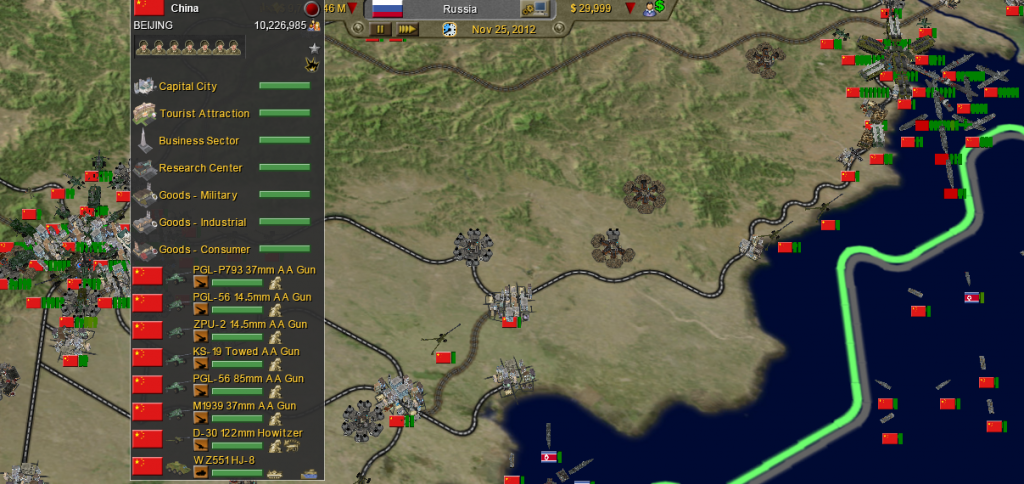Select the D-30 122mm Howitzer unit
This screenshot has width=1024, height=484.
point(247,432)
